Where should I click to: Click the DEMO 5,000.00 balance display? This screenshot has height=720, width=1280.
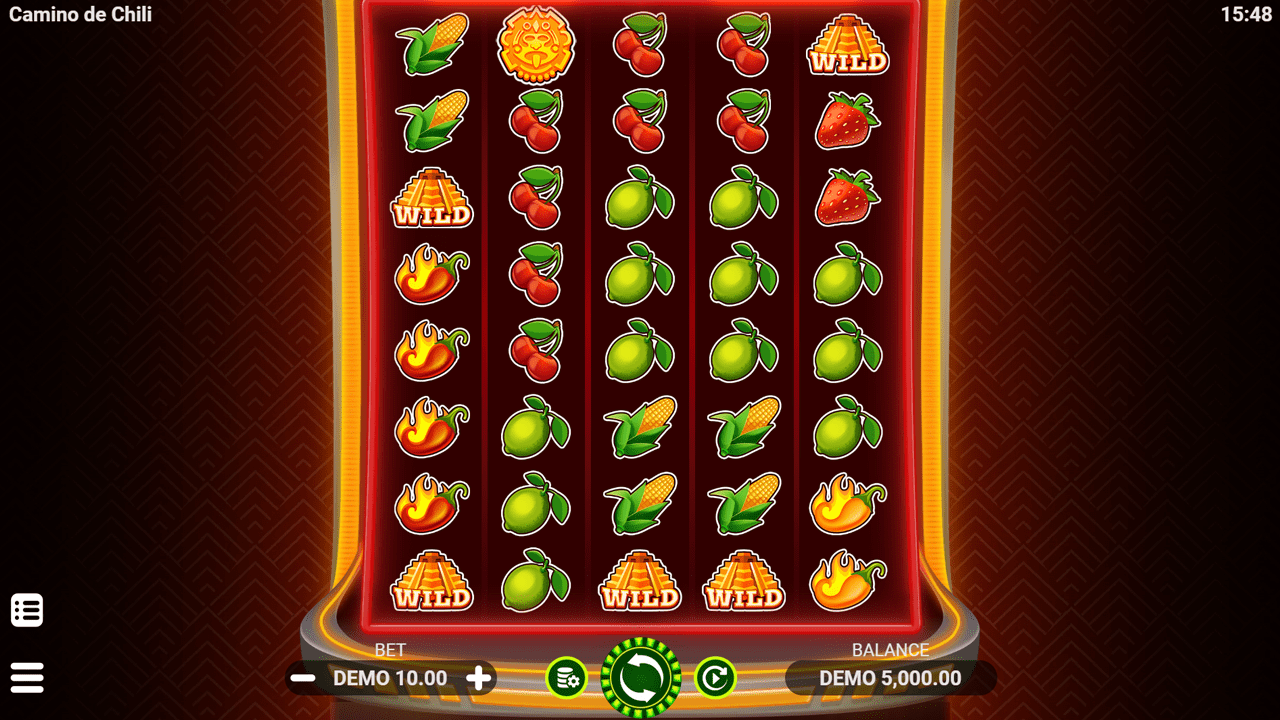[890, 677]
